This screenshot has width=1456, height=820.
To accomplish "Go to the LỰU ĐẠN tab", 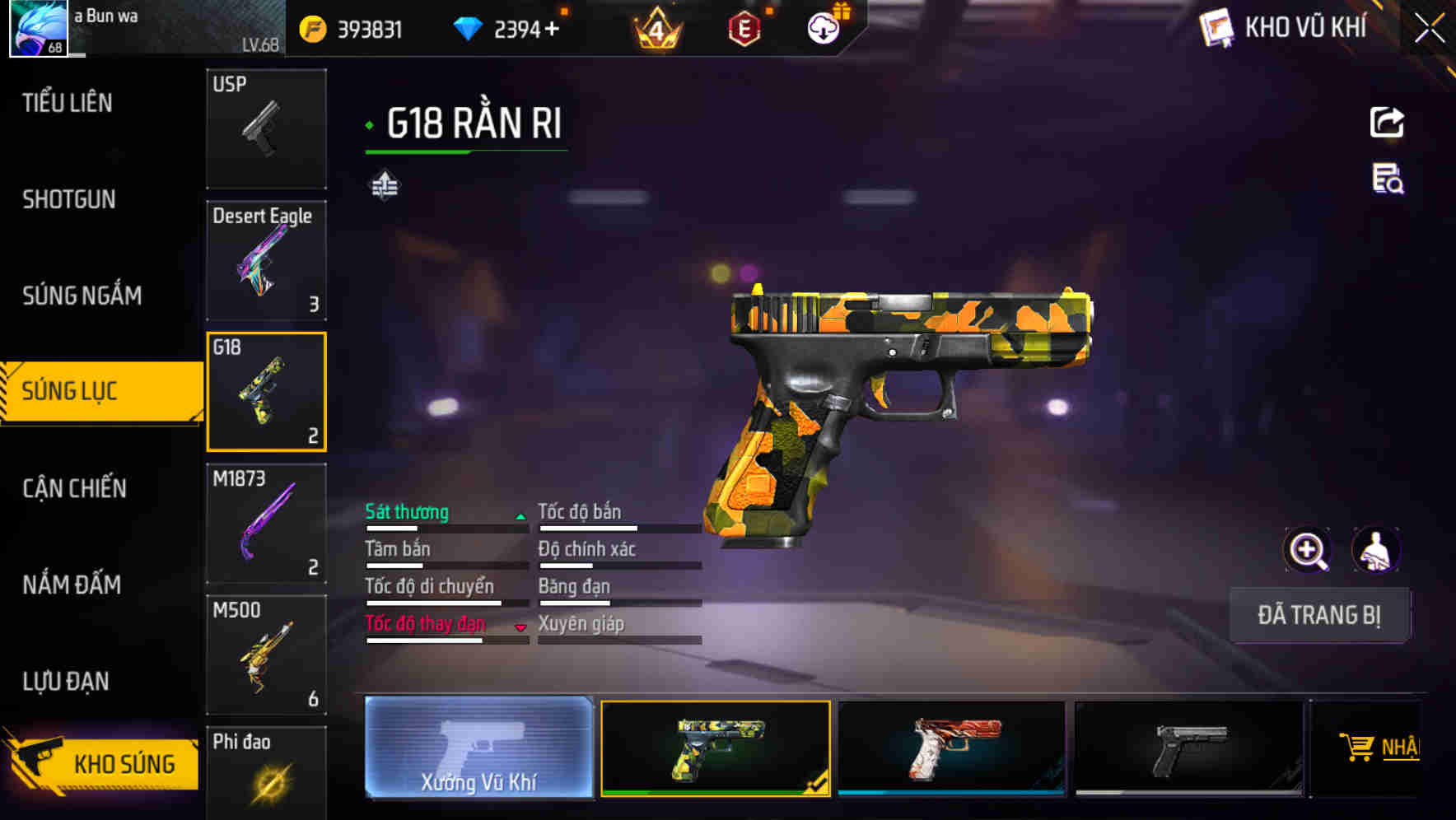I will pyautogui.click(x=68, y=682).
